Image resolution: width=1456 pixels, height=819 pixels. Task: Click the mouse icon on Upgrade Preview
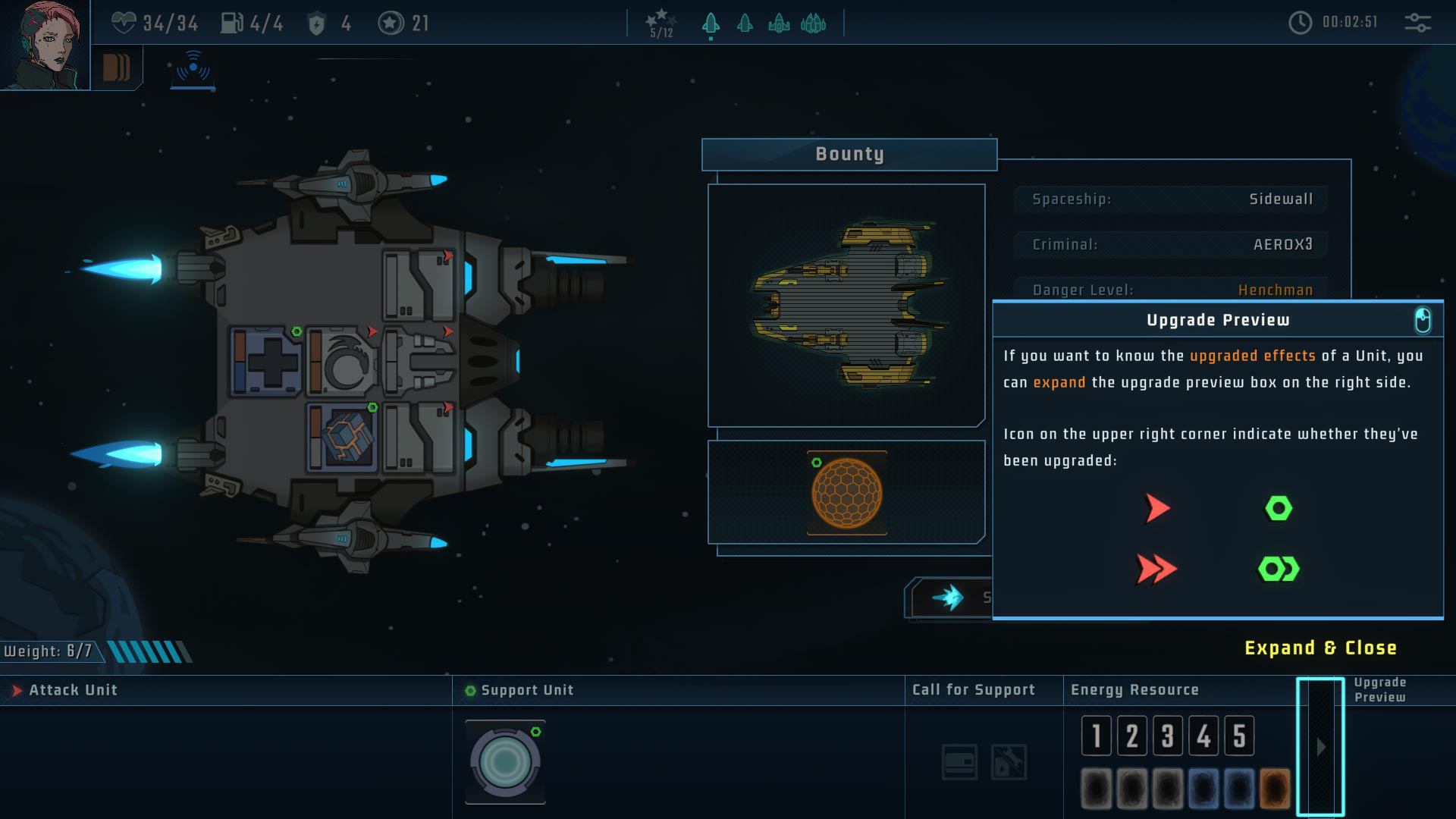[x=1423, y=320]
